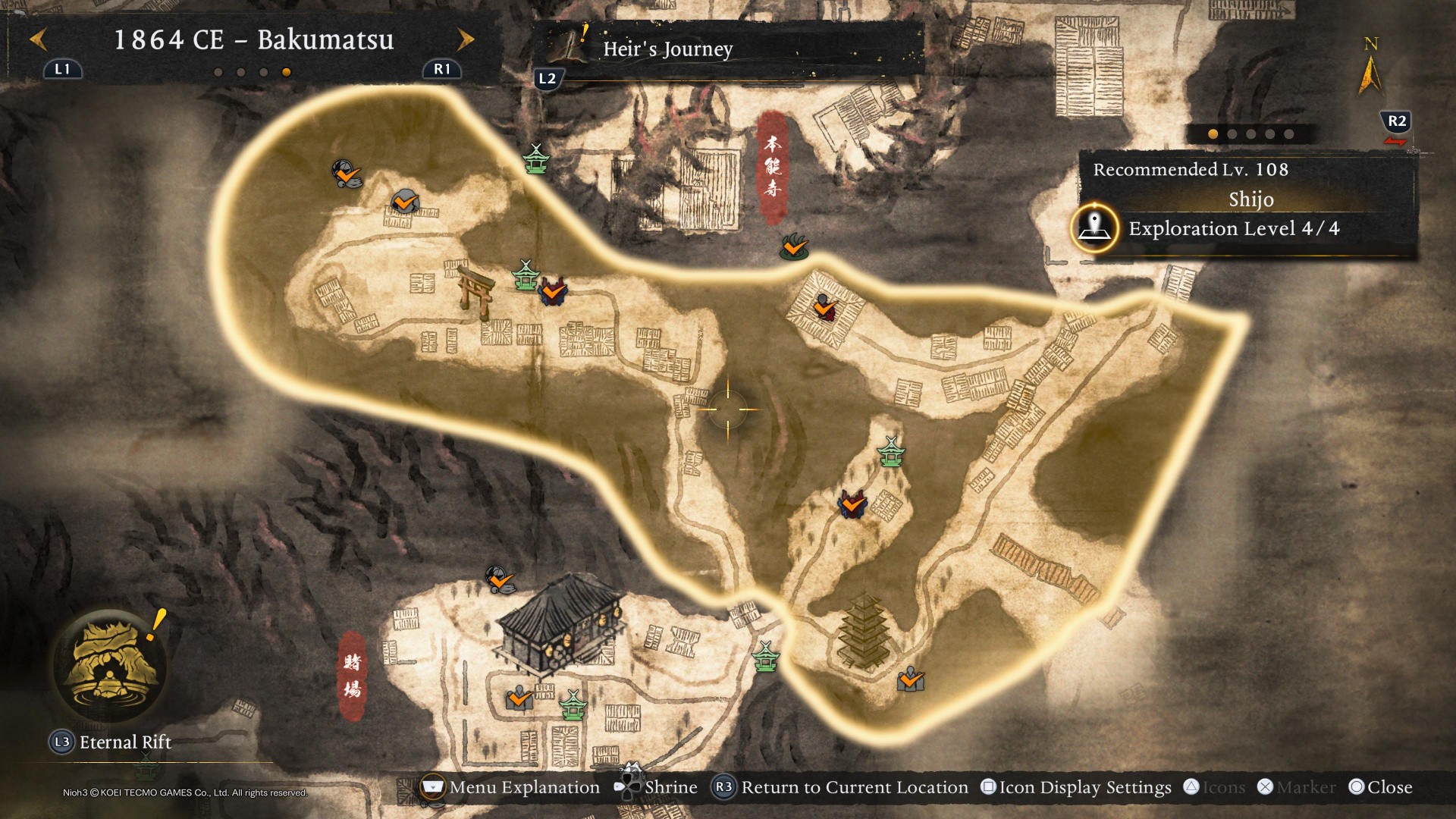Screen dimensions: 1456x819
Task: Open Menu Explanation
Action: [510, 787]
